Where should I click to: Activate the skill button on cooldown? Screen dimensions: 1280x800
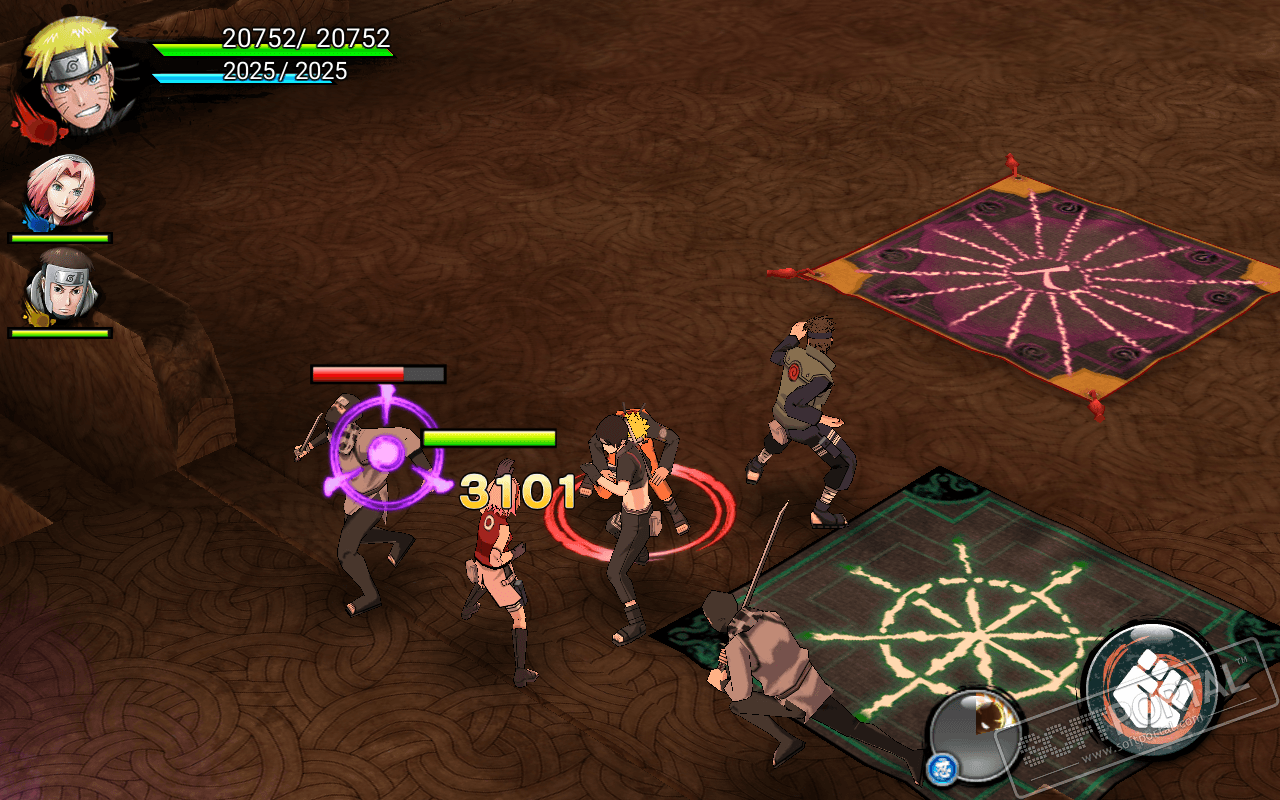coord(975,735)
